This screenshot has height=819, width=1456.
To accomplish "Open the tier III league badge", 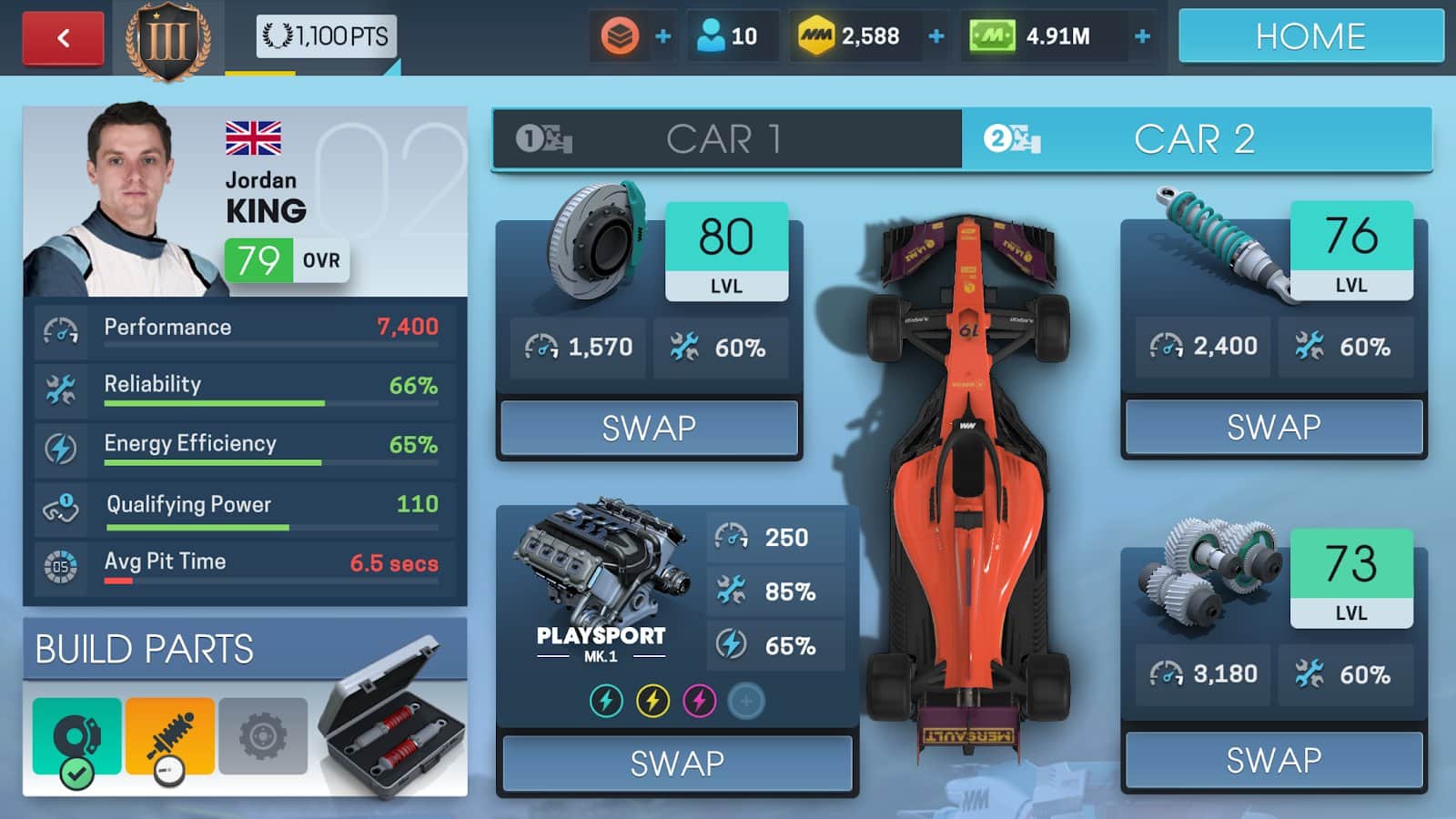I will coord(168,39).
